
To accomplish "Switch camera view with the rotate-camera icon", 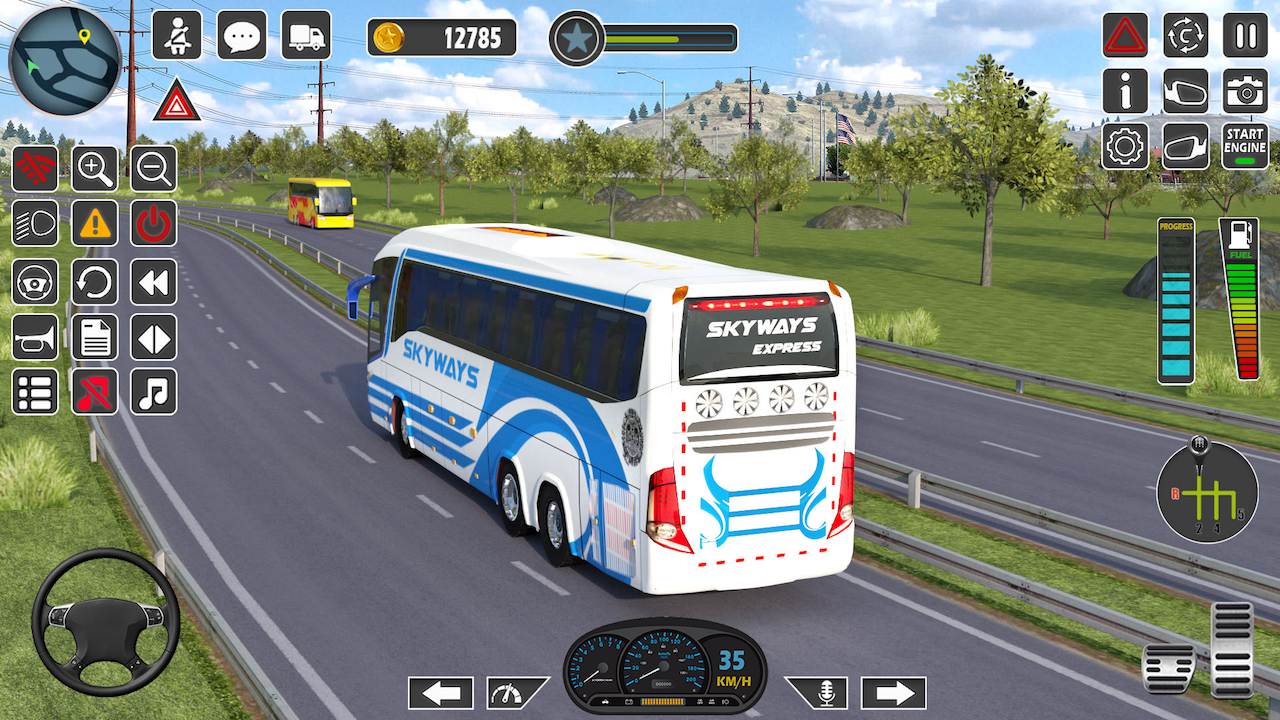I will tap(1185, 36).
